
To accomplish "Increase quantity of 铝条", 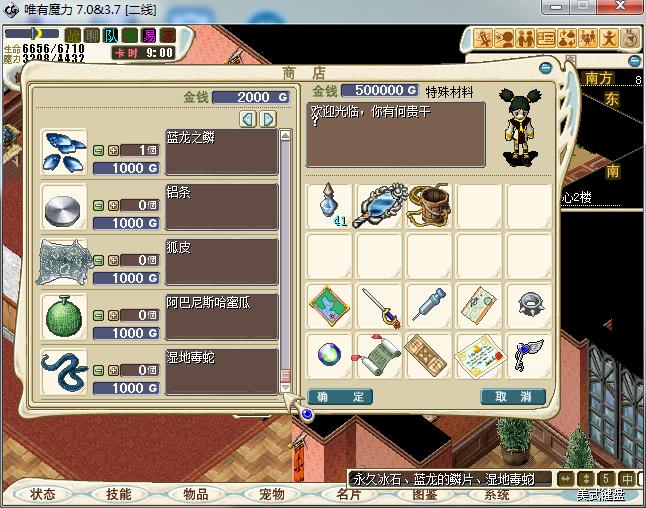I will click(112, 205).
